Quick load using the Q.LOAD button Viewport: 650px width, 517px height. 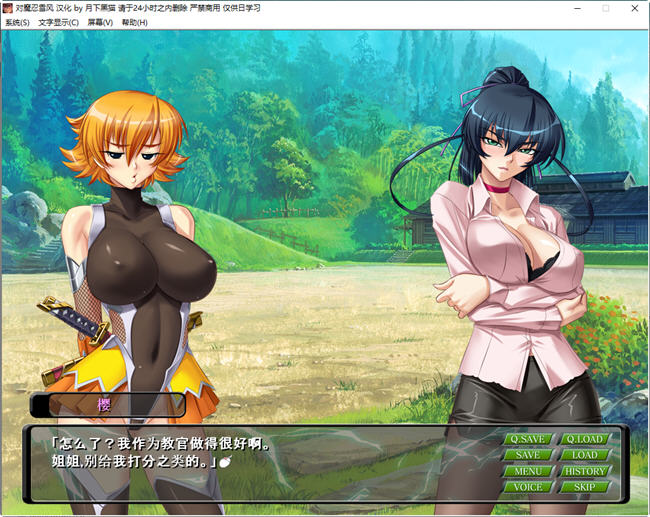point(584,439)
